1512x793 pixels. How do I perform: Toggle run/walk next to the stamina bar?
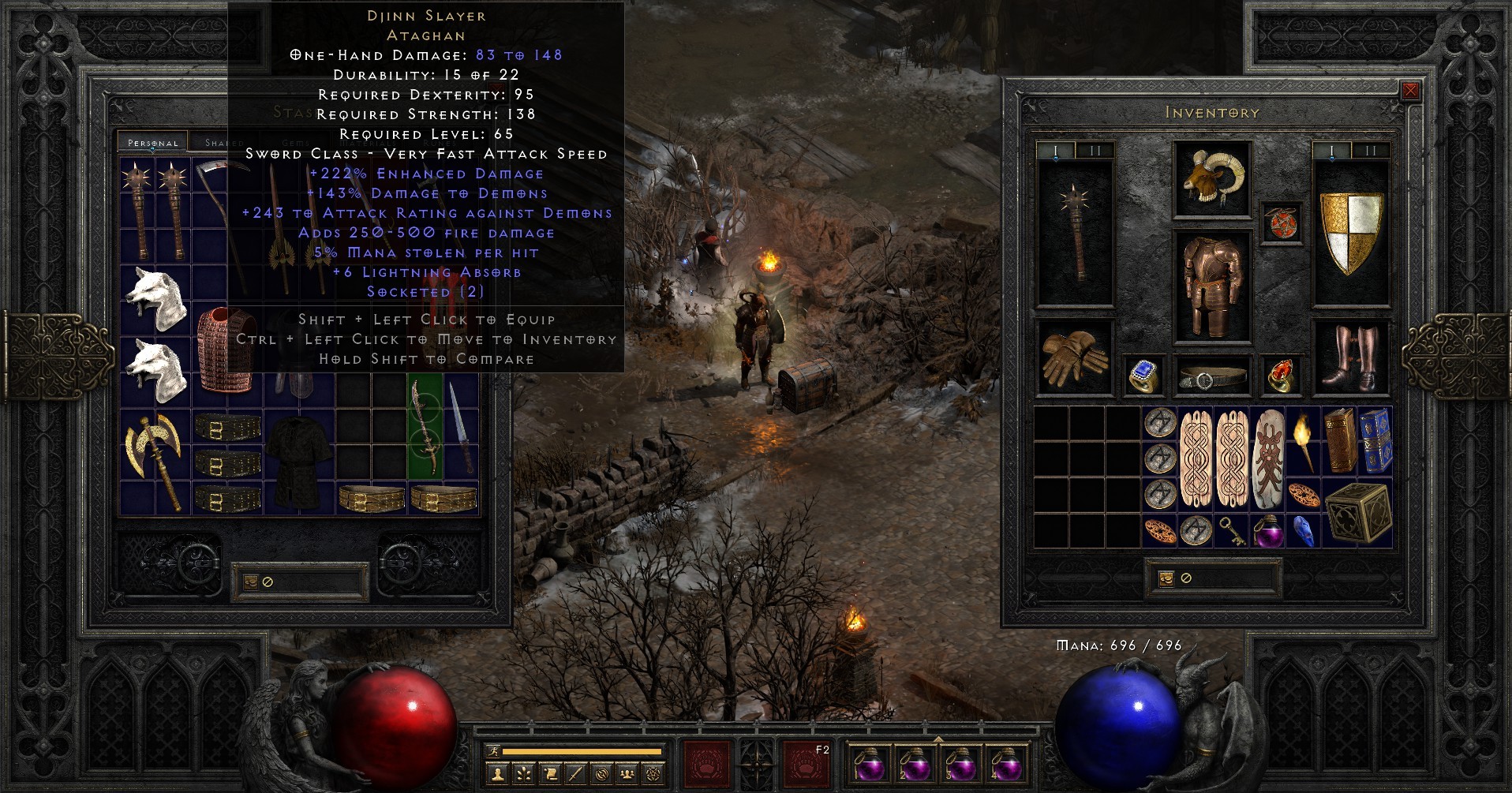tap(494, 751)
